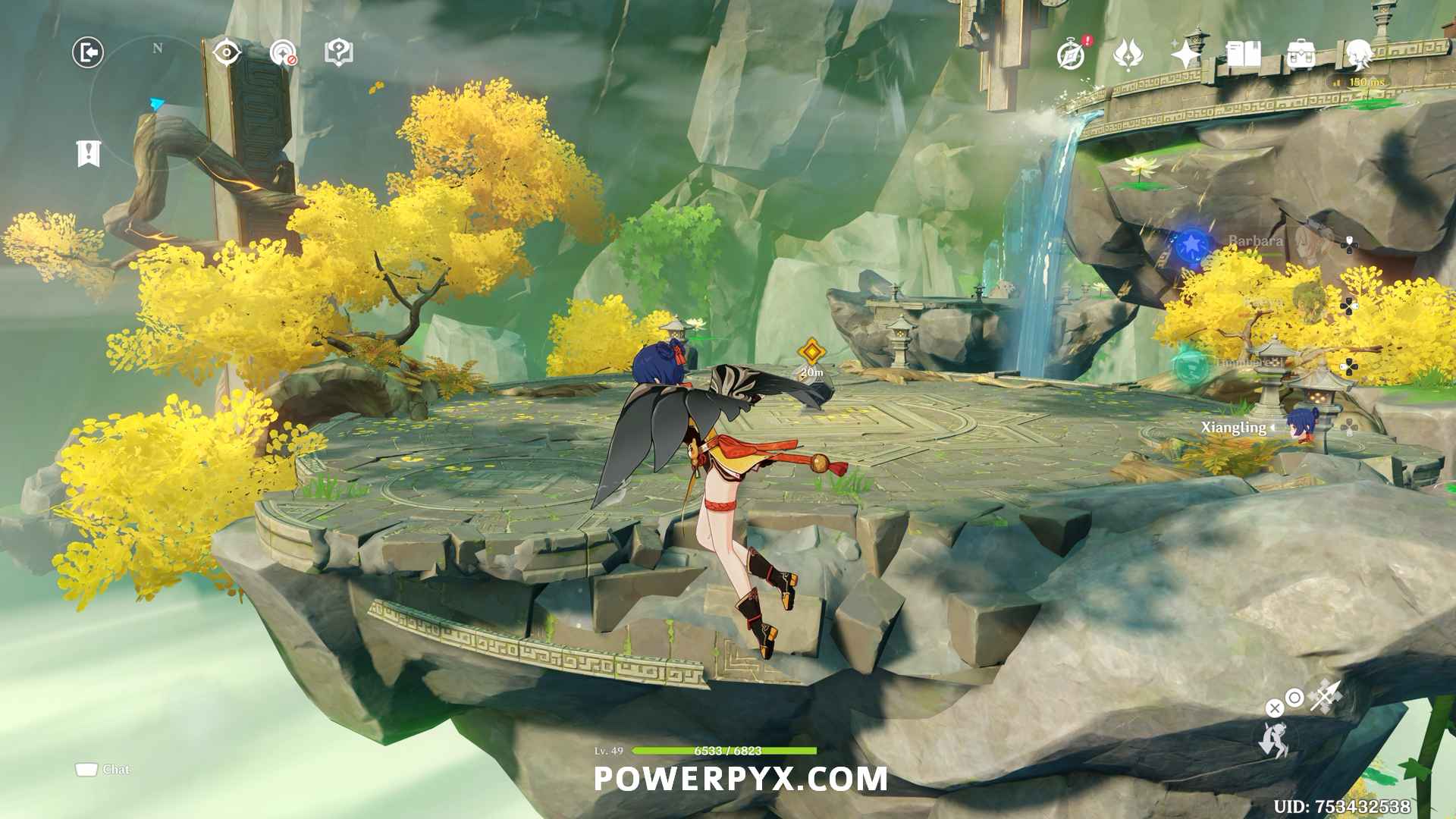Open the winged battle pass icon
The width and height of the screenshot is (1456, 819).
(1128, 55)
